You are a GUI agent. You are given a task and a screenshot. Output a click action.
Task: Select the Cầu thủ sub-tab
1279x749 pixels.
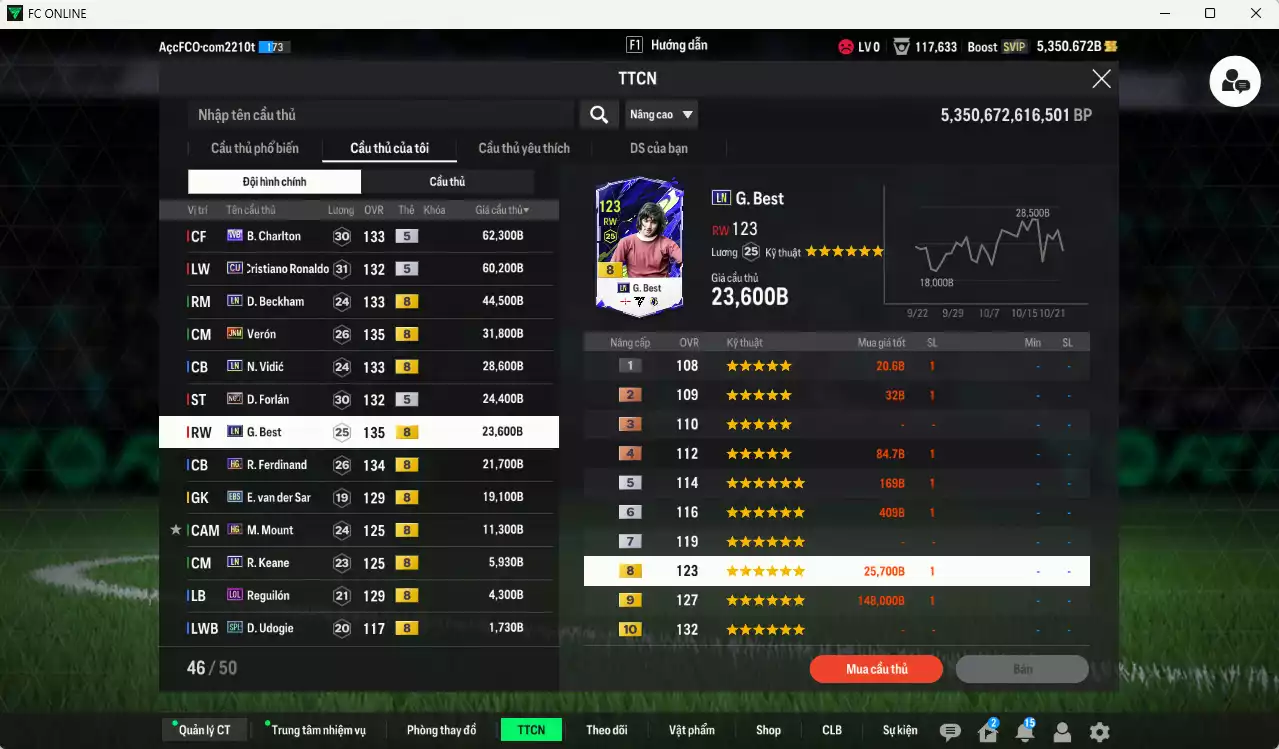pyautogui.click(x=447, y=181)
